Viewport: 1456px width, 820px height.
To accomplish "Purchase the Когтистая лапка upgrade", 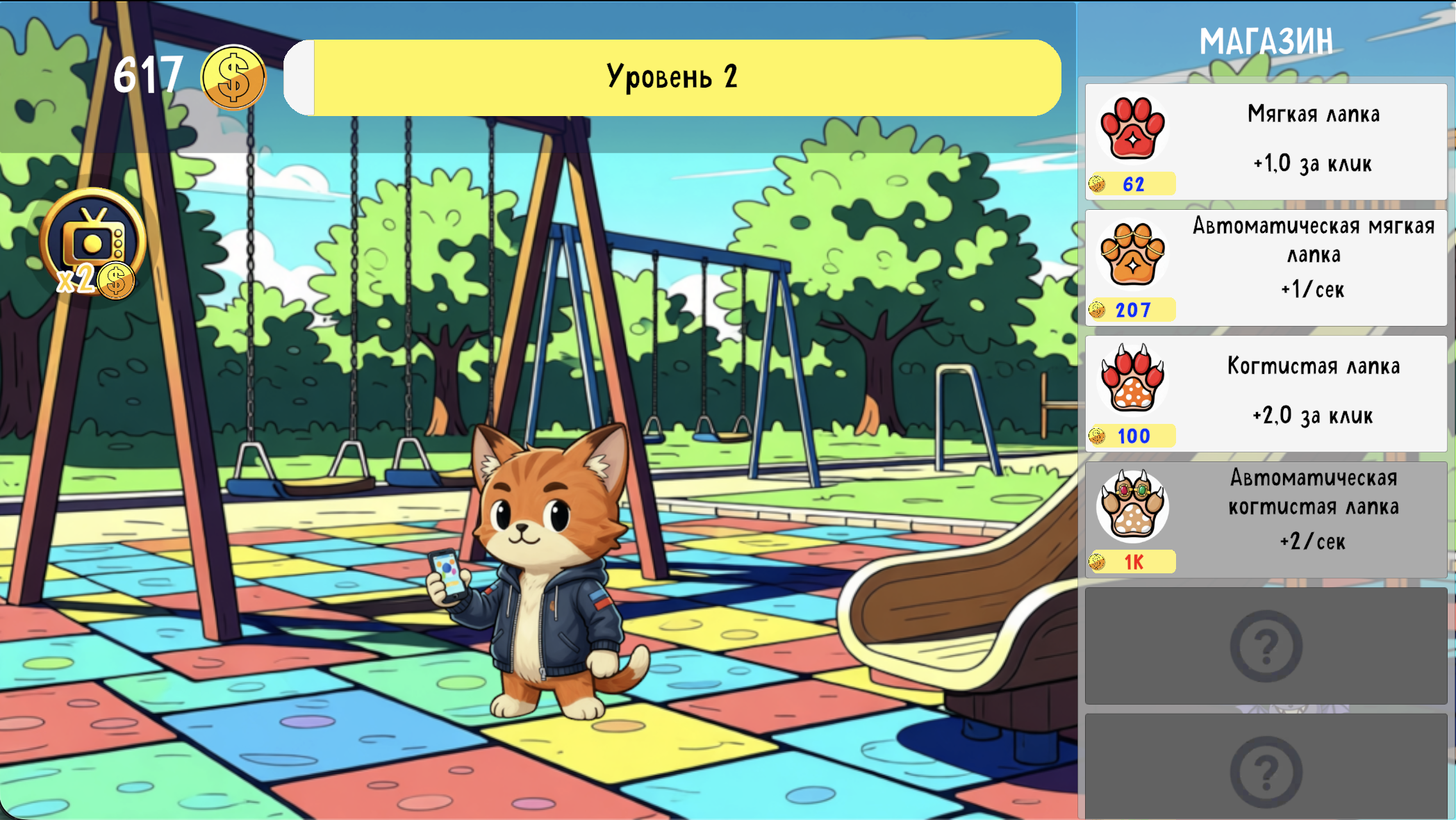I will [x=1266, y=393].
